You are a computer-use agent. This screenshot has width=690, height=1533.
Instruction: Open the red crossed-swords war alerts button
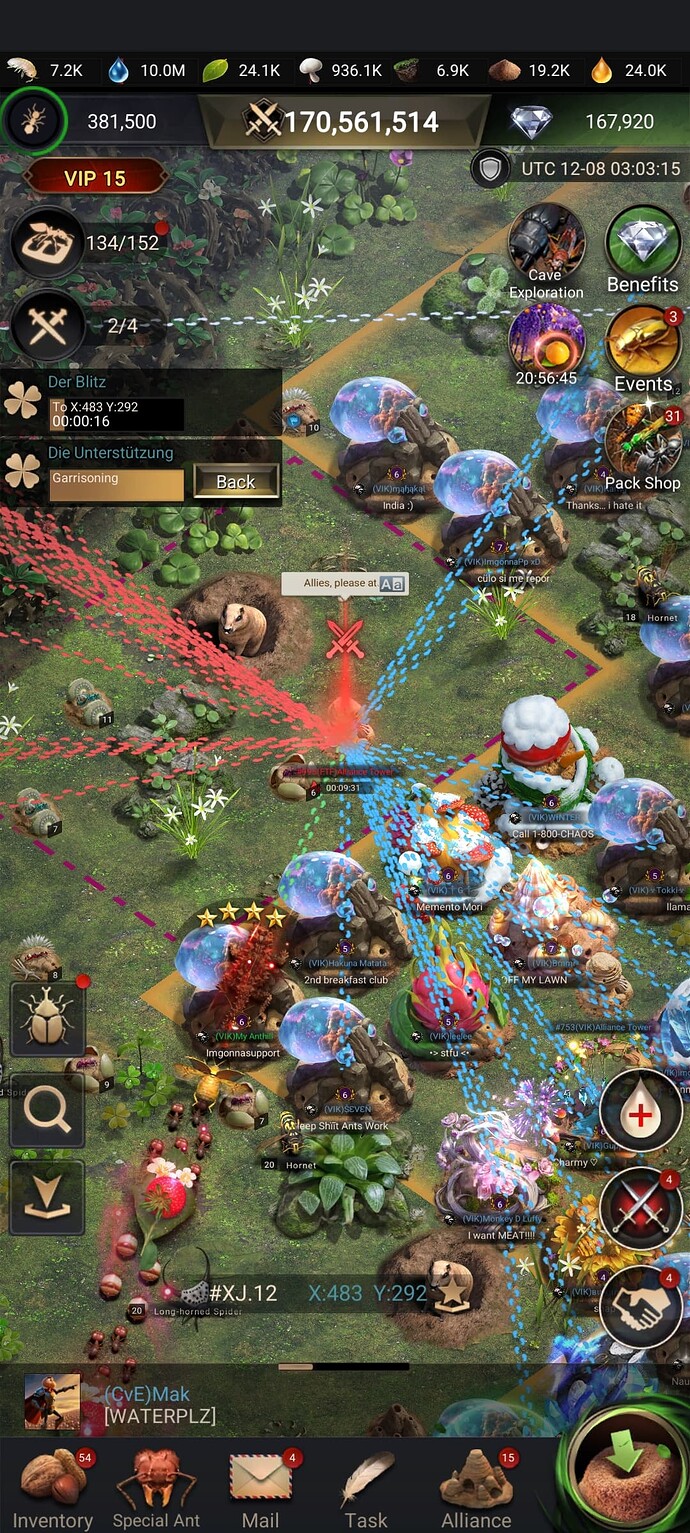[x=641, y=1208]
